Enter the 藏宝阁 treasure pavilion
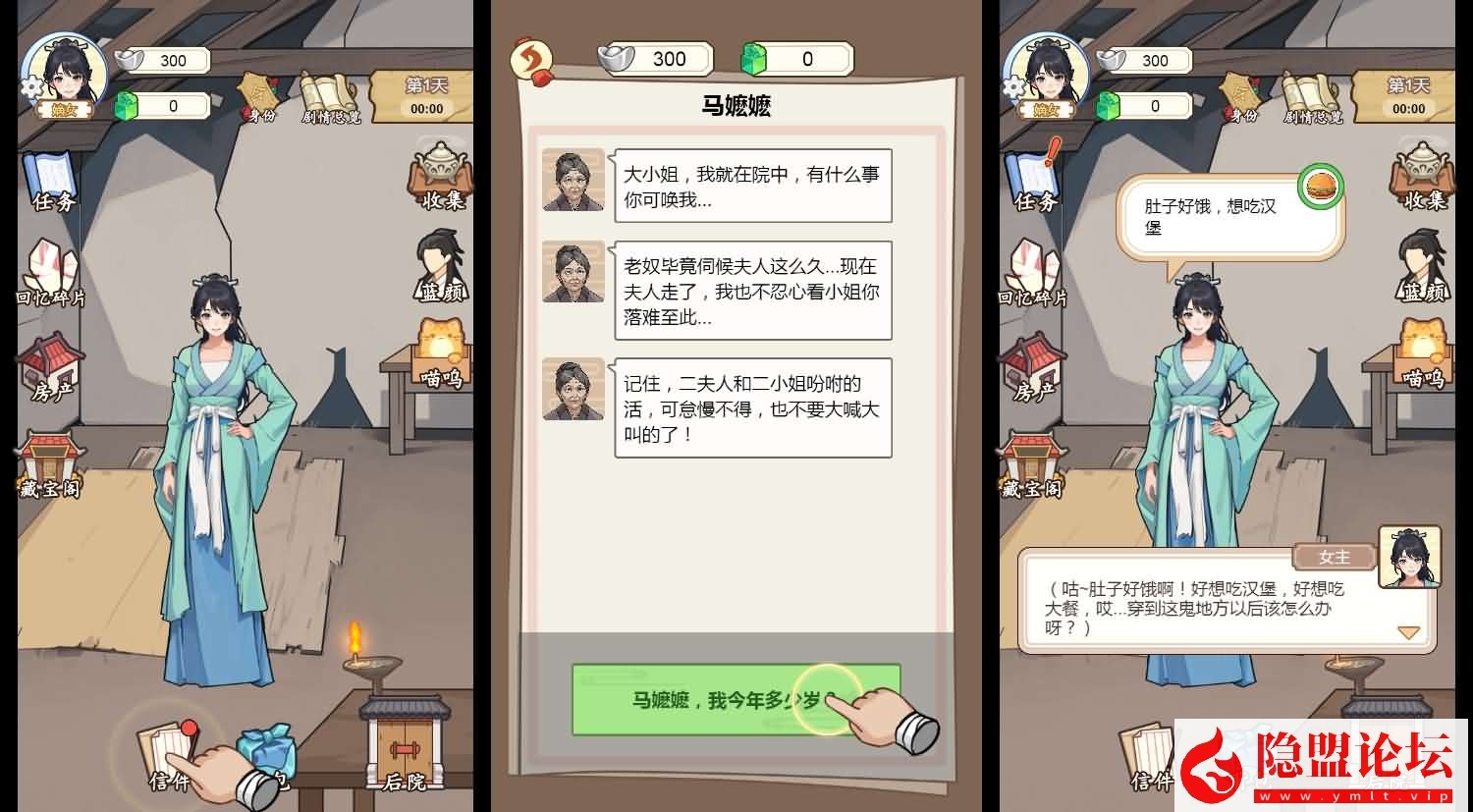 pyautogui.click(x=51, y=461)
